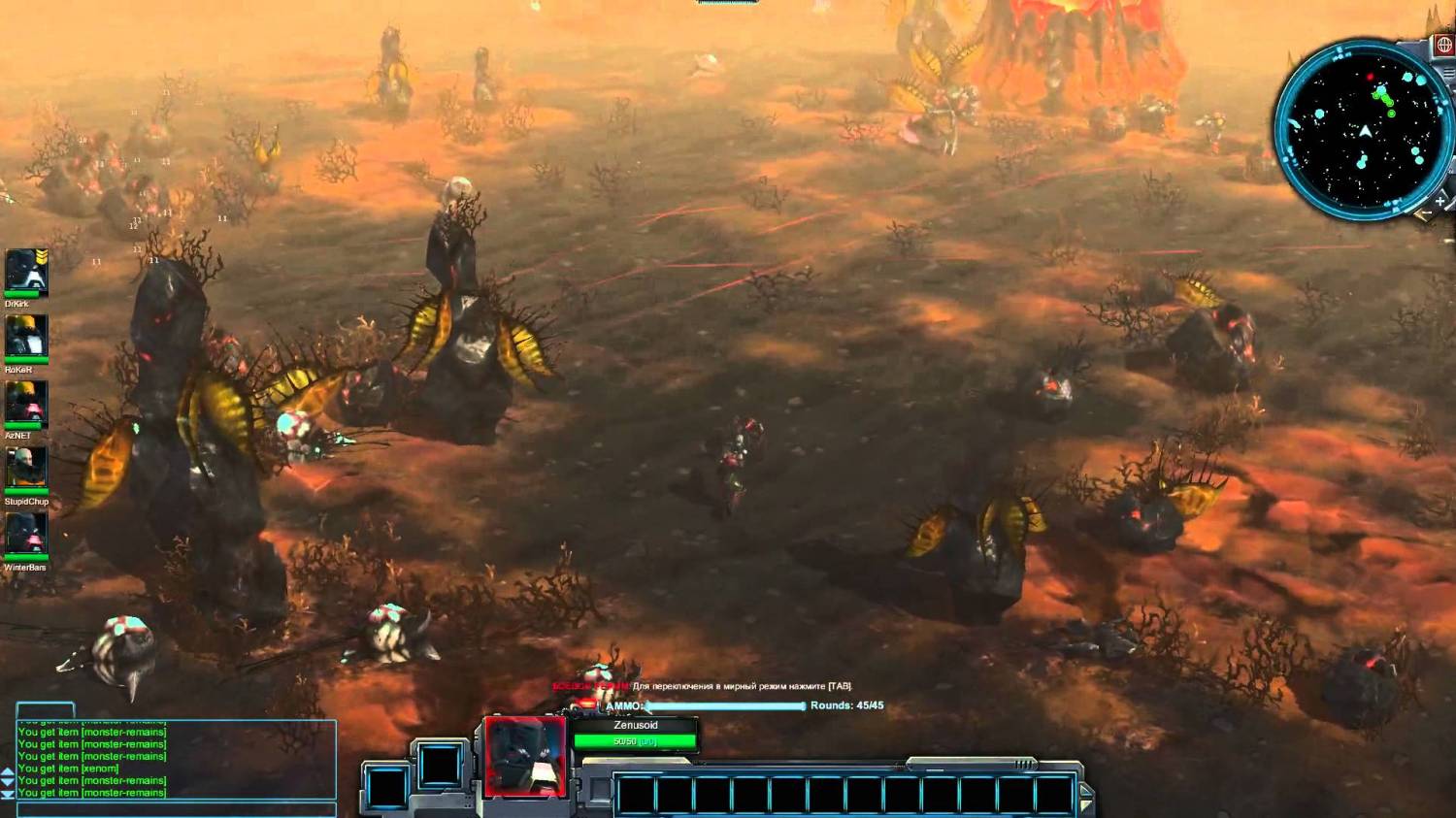
Task: Click AzNET's party portrait
Action: (26, 403)
